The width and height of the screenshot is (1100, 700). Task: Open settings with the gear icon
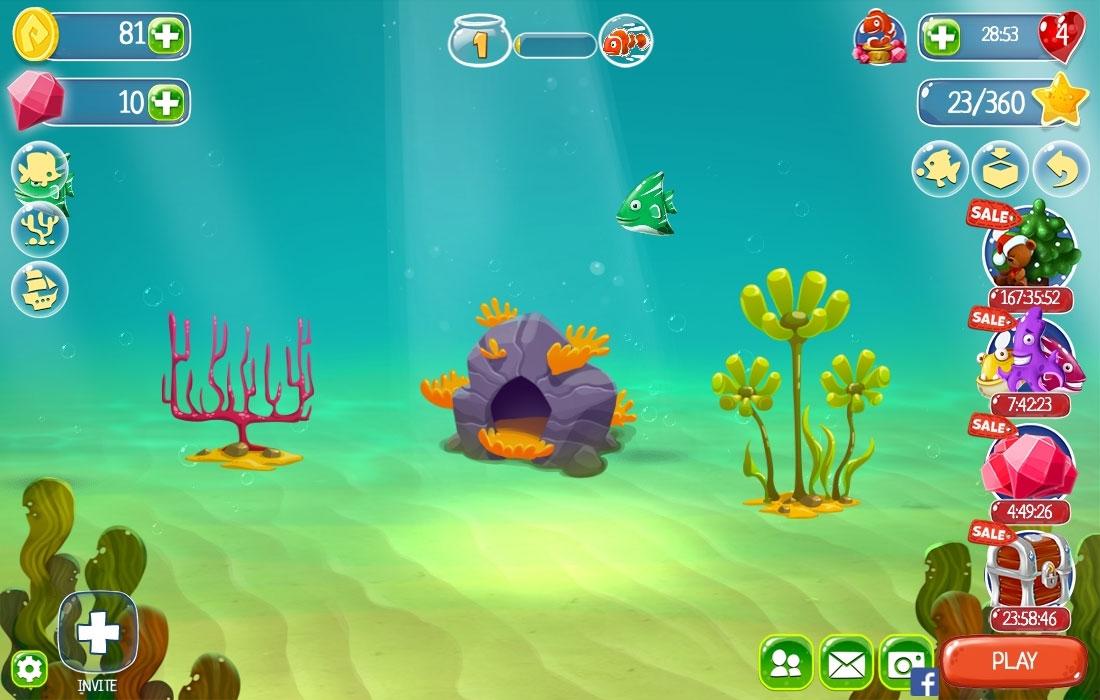(29, 668)
